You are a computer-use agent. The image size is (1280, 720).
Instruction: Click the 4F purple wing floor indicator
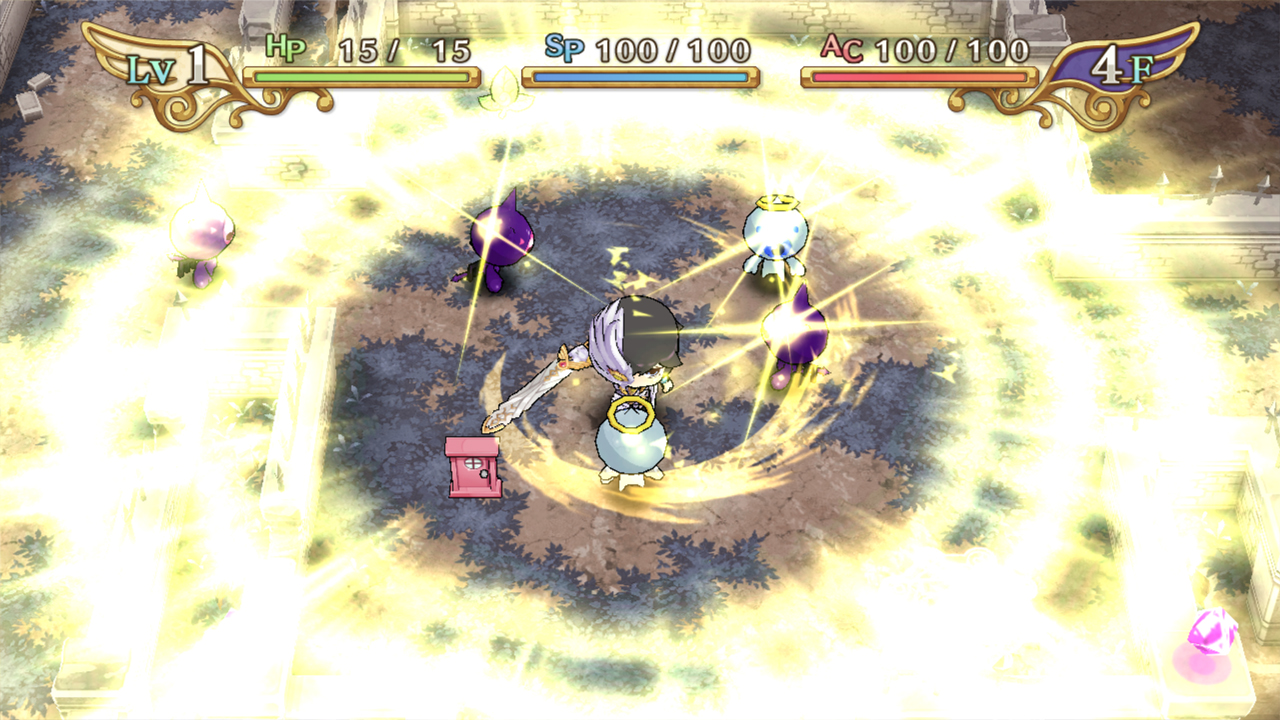[x=1120, y=63]
